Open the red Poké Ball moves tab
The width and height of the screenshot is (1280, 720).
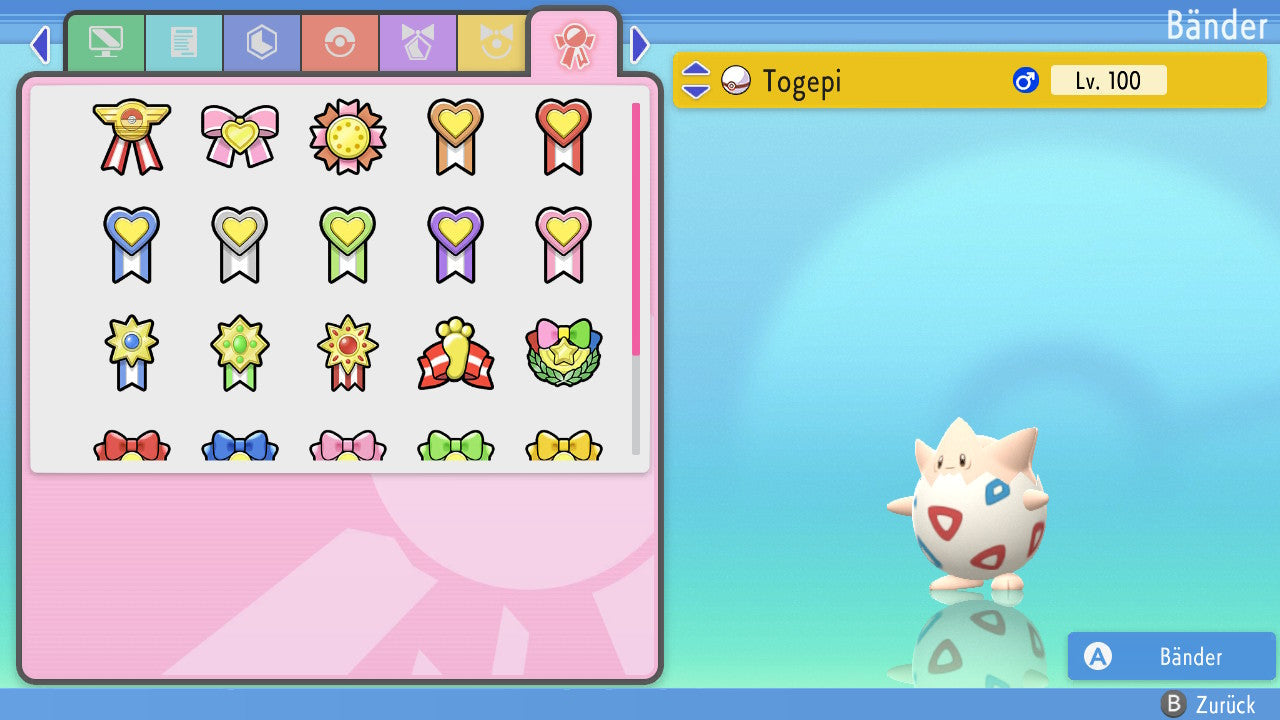pos(340,43)
